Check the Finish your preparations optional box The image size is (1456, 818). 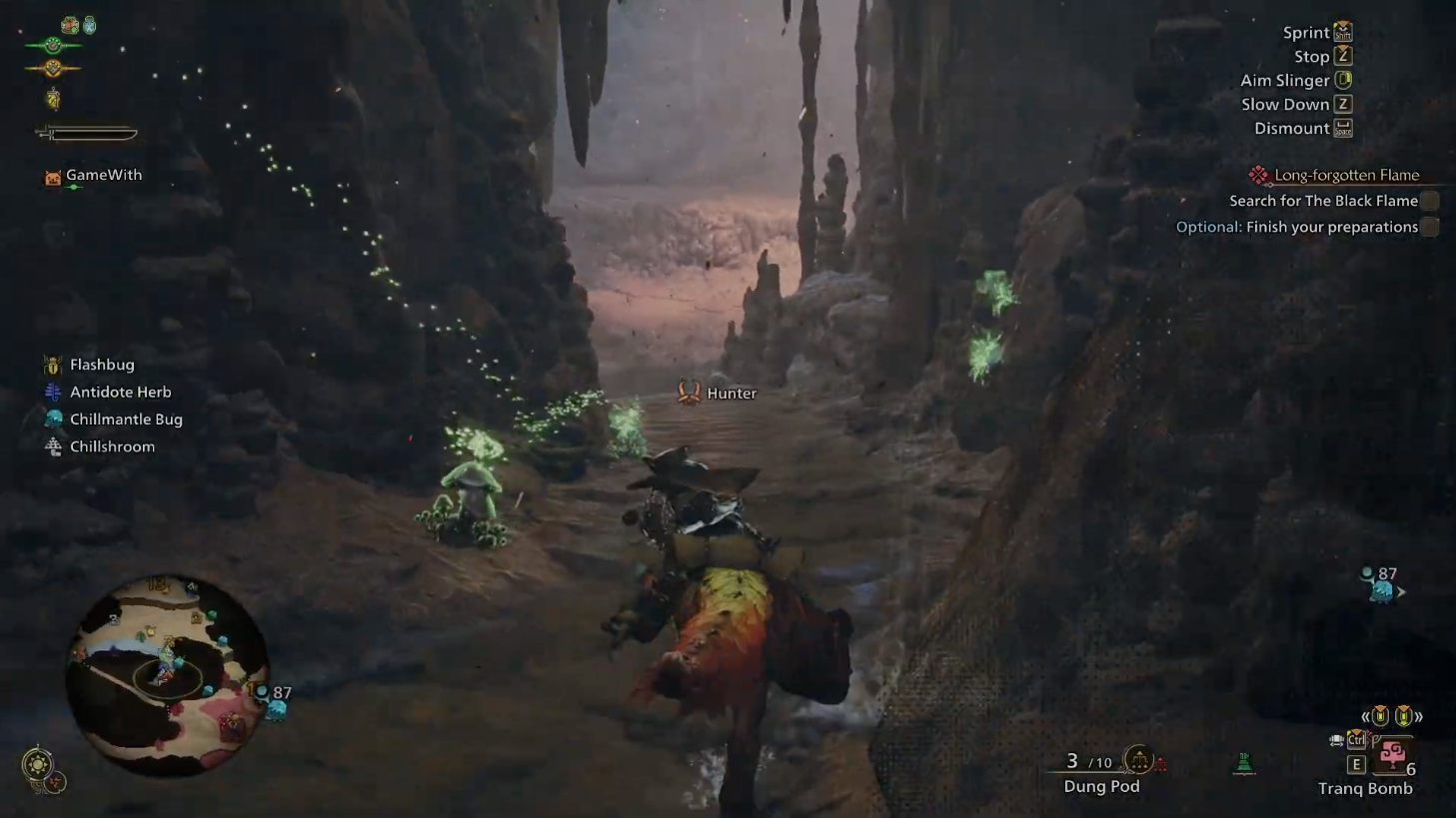(x=1431, y=227)
